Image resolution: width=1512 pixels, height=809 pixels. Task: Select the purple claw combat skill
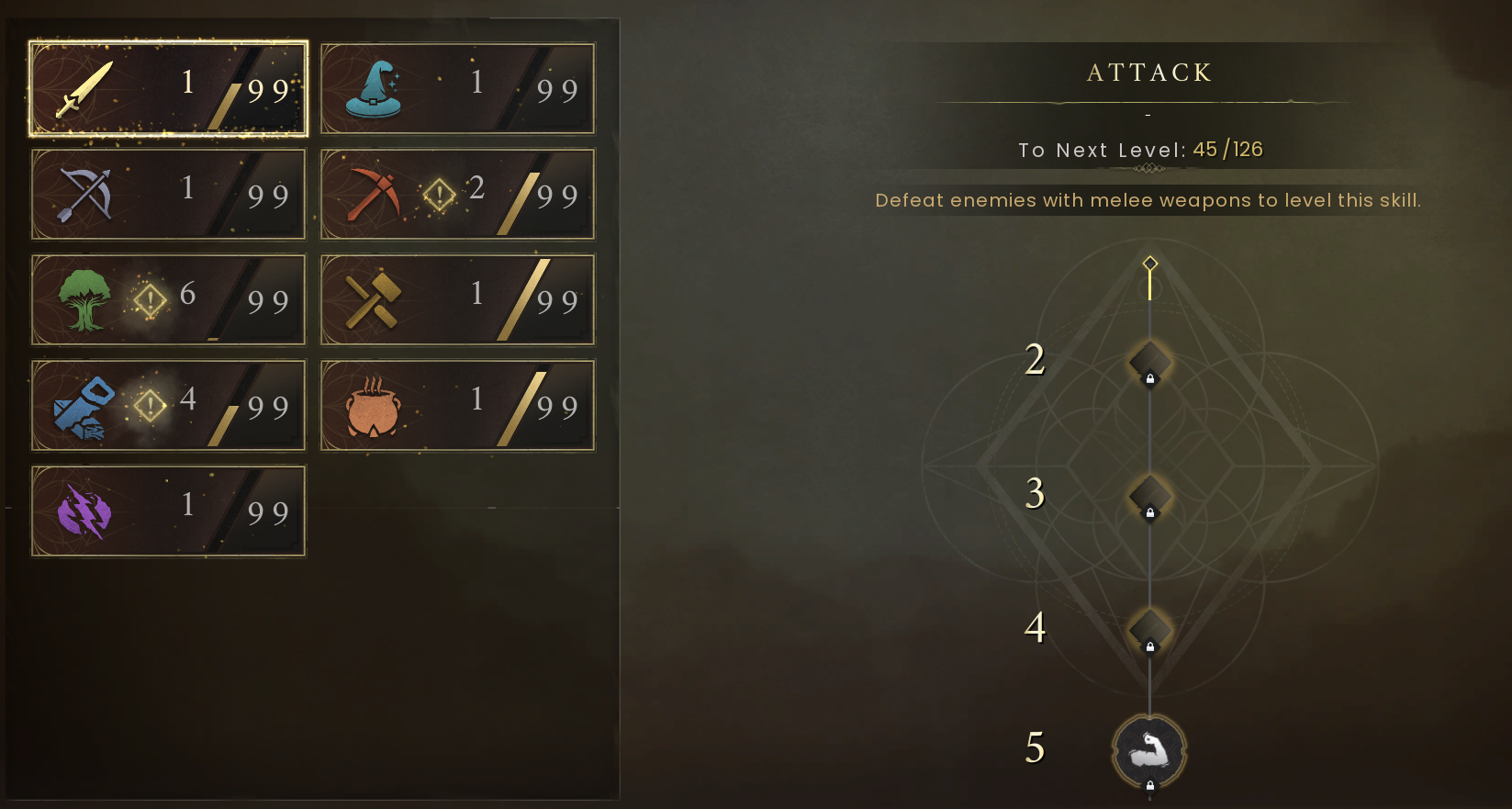(x=84, y=511)
